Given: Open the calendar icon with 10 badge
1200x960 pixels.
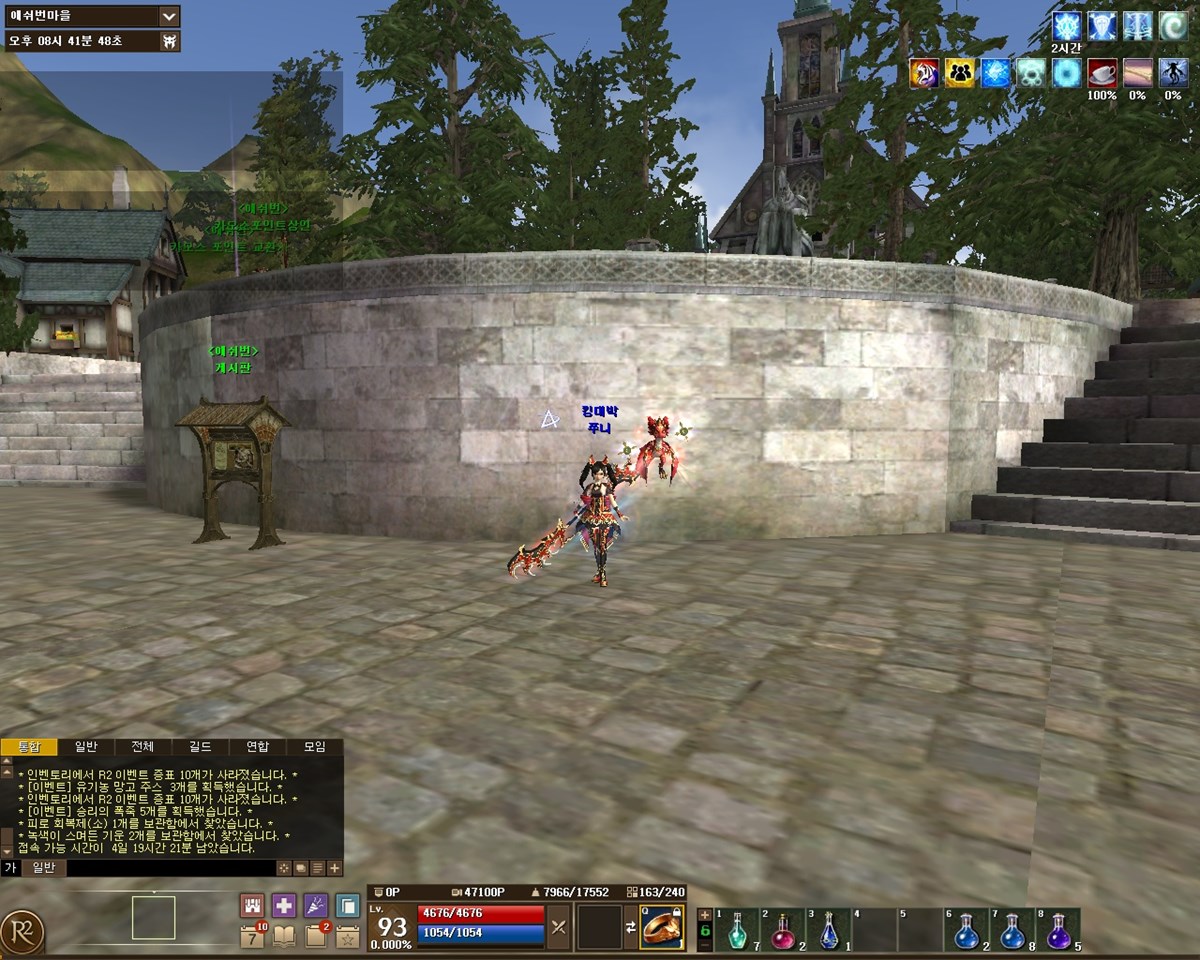Looking at the screenshot, I should (253, 936).
